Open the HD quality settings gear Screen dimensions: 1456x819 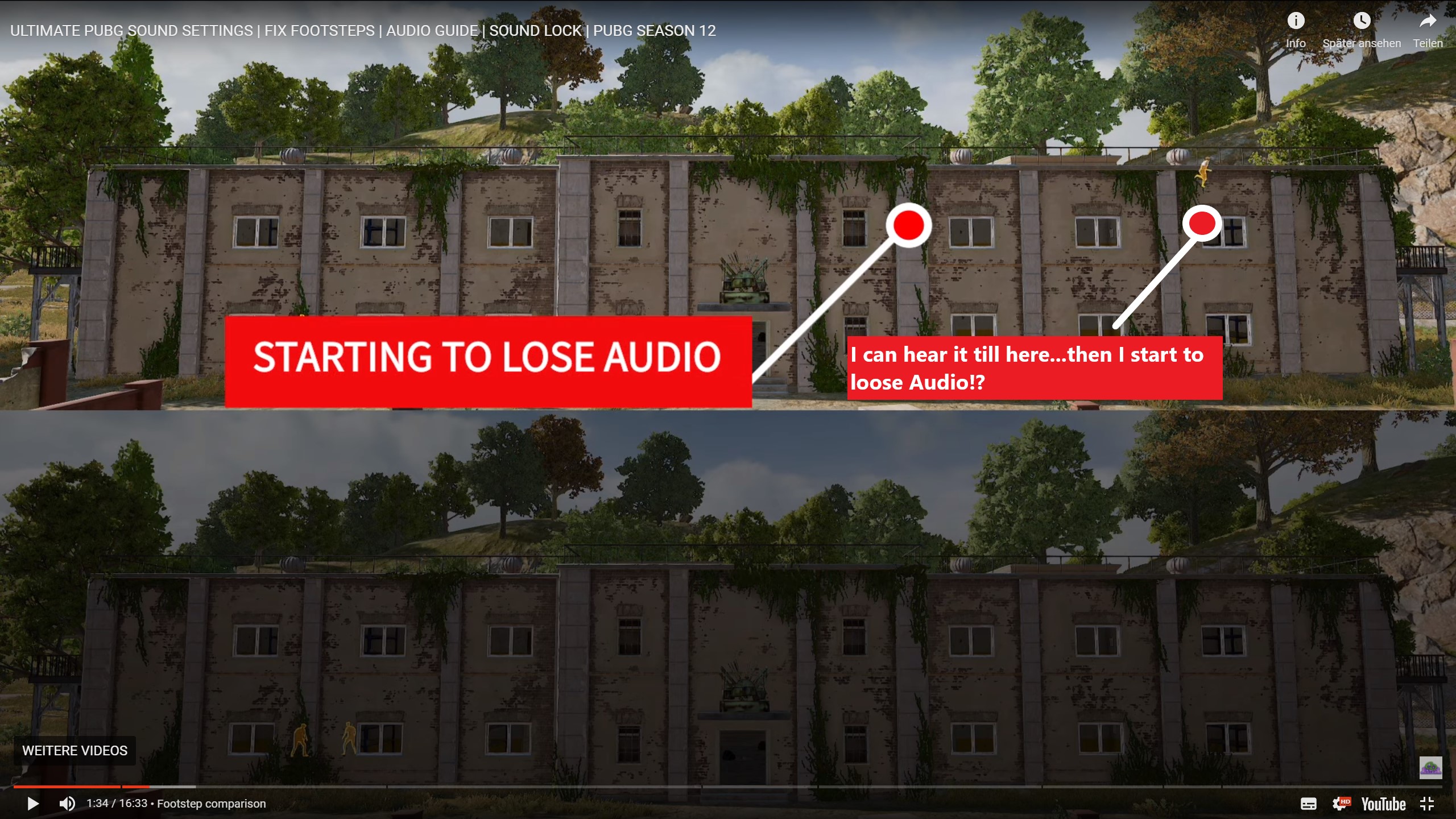[x=1342, y=804]
